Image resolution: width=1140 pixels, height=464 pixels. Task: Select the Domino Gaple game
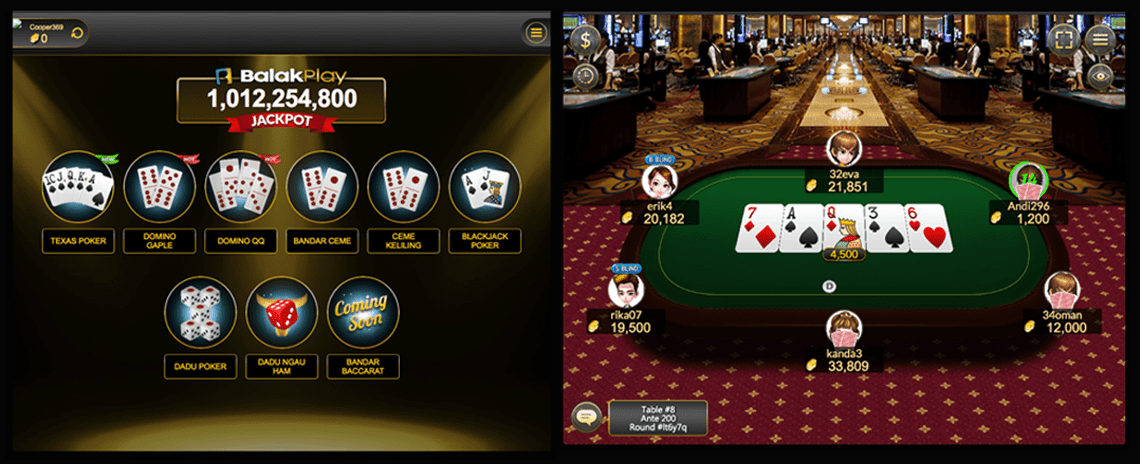159,186
